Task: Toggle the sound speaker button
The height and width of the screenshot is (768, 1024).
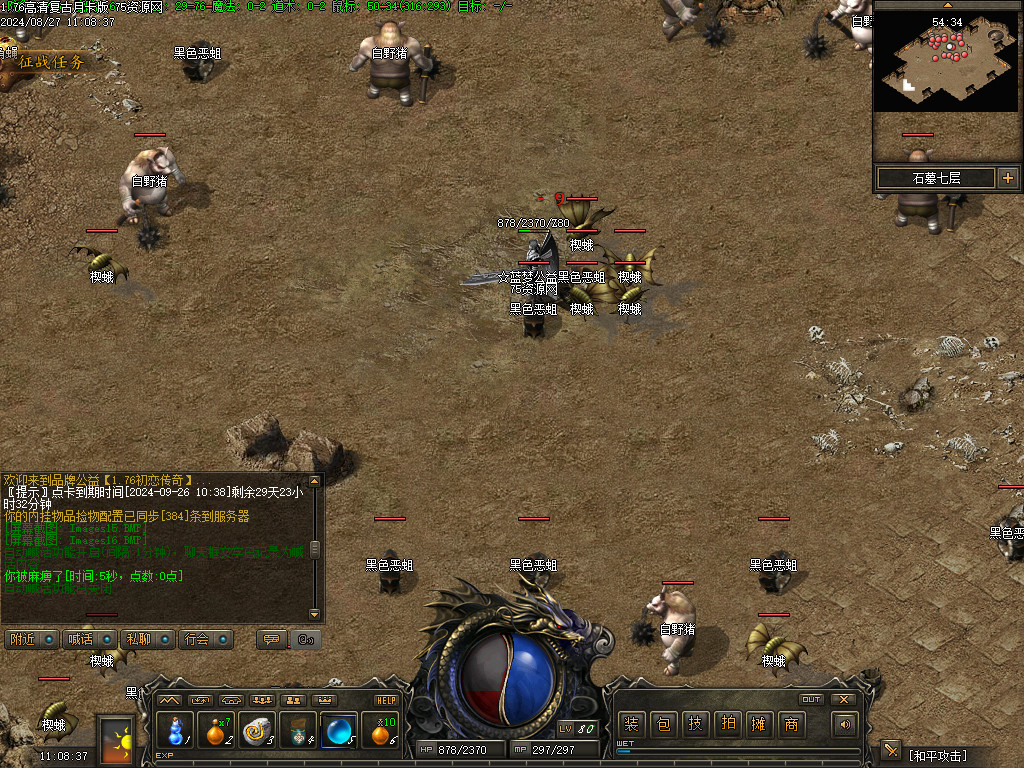Action: (846, 725)
